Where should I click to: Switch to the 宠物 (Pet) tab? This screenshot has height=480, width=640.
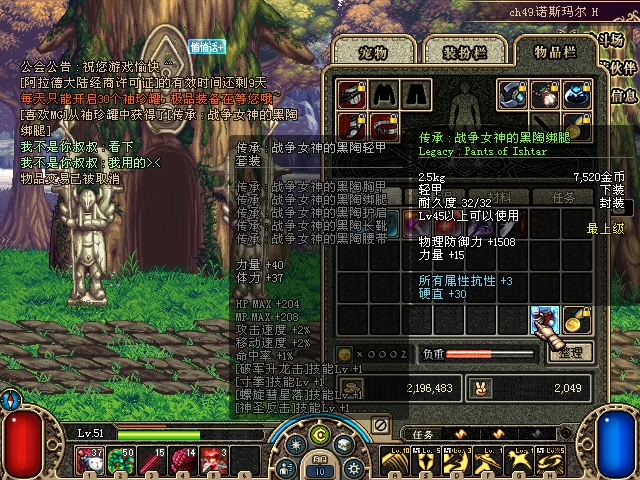pos(360,51)
